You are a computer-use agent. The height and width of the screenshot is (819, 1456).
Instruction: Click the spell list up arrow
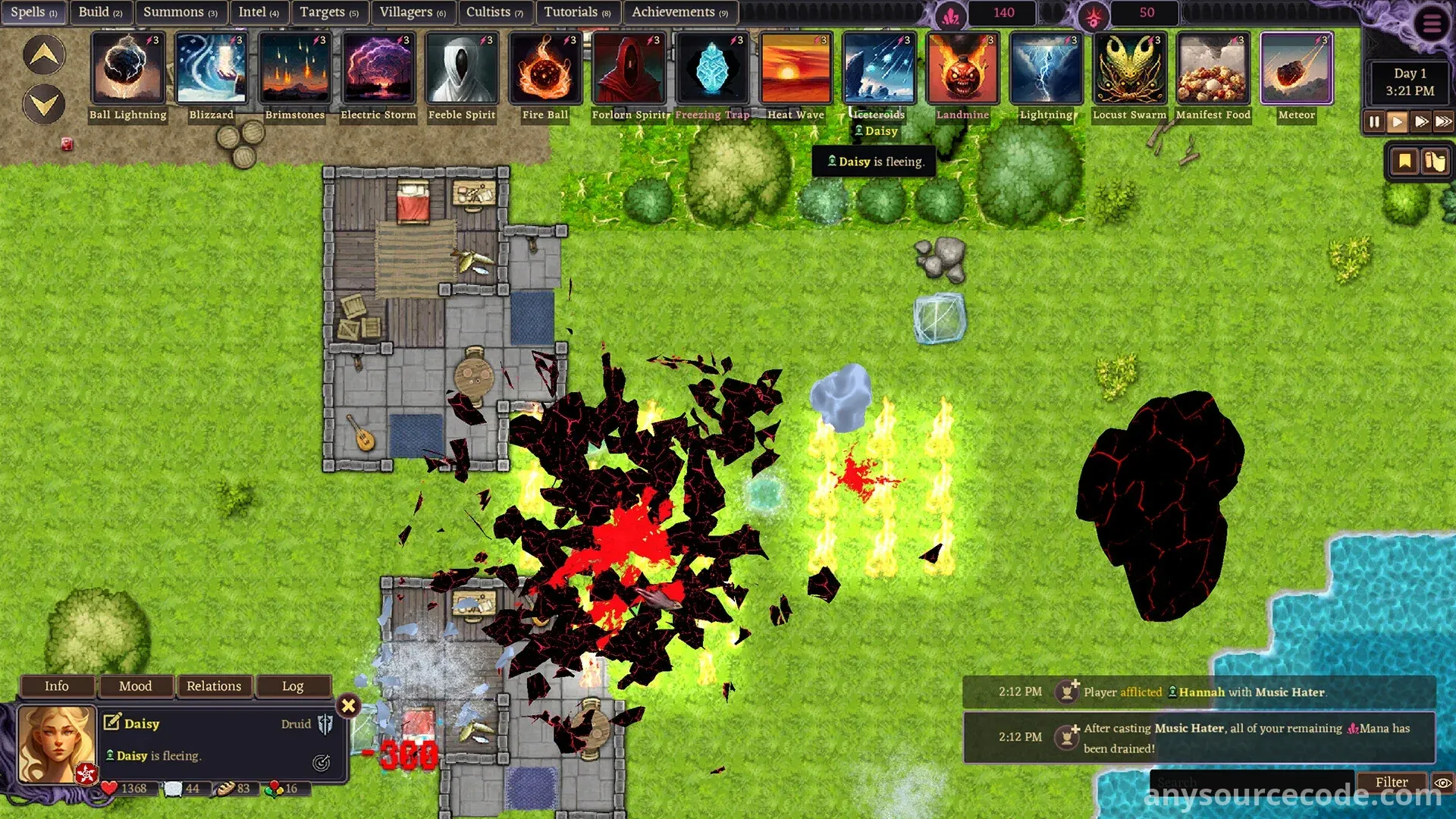point(44,55)
